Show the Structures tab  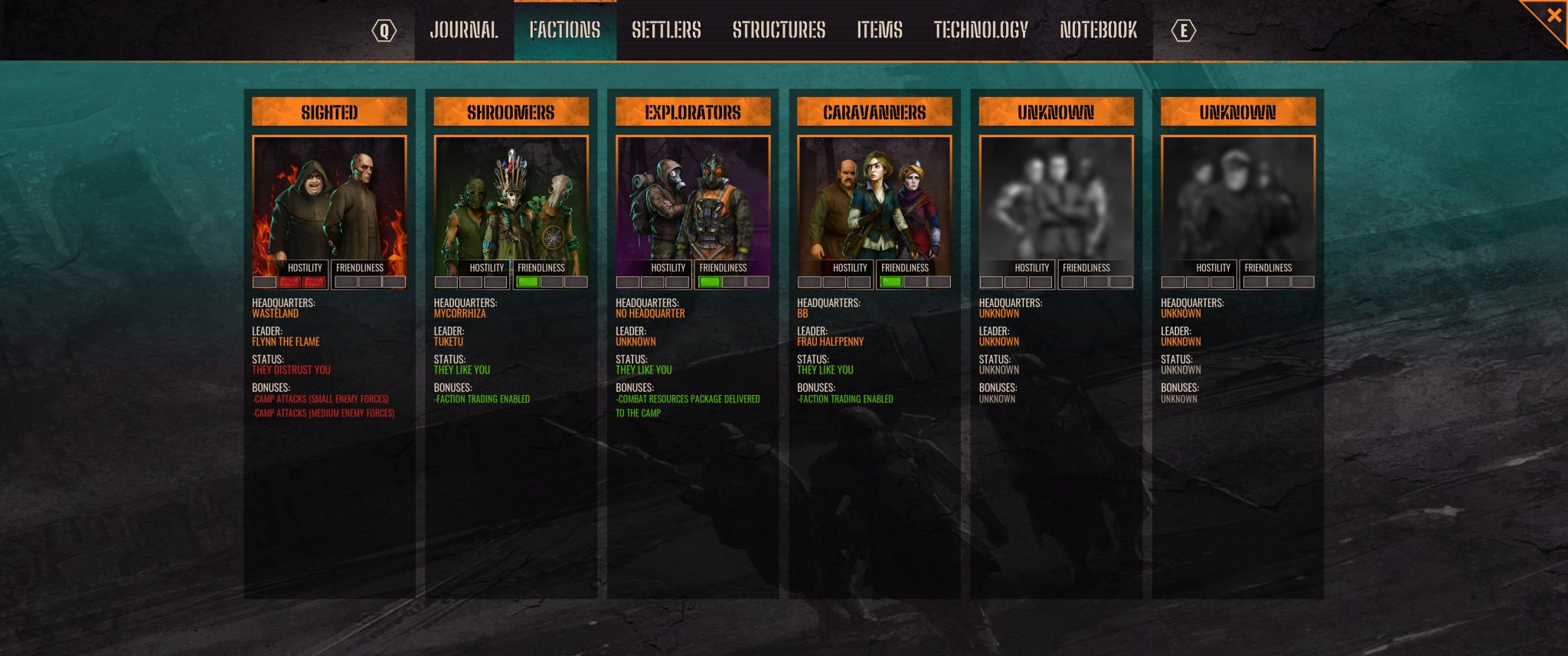point(779,31)
